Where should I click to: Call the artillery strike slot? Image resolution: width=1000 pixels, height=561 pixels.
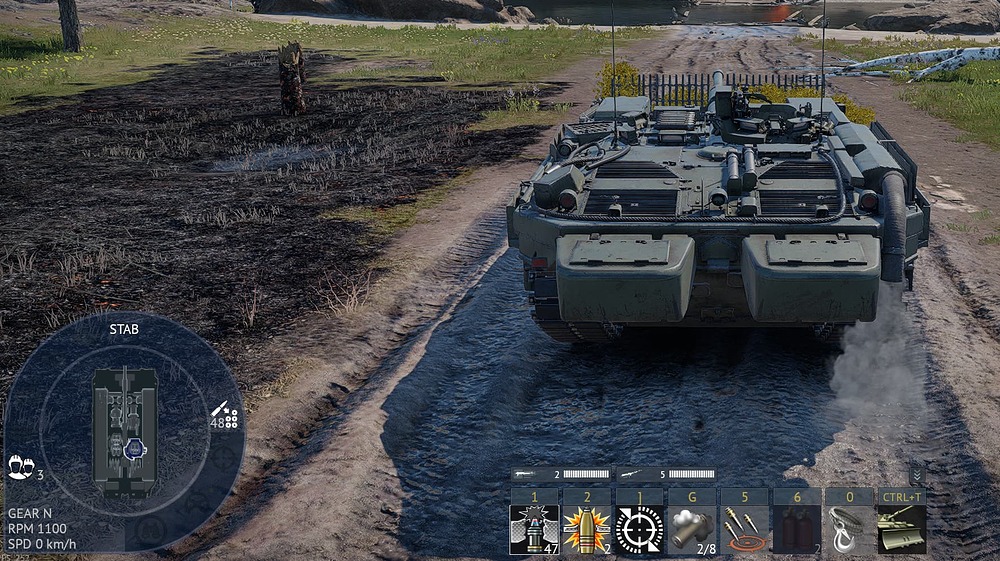coord(744,528)
